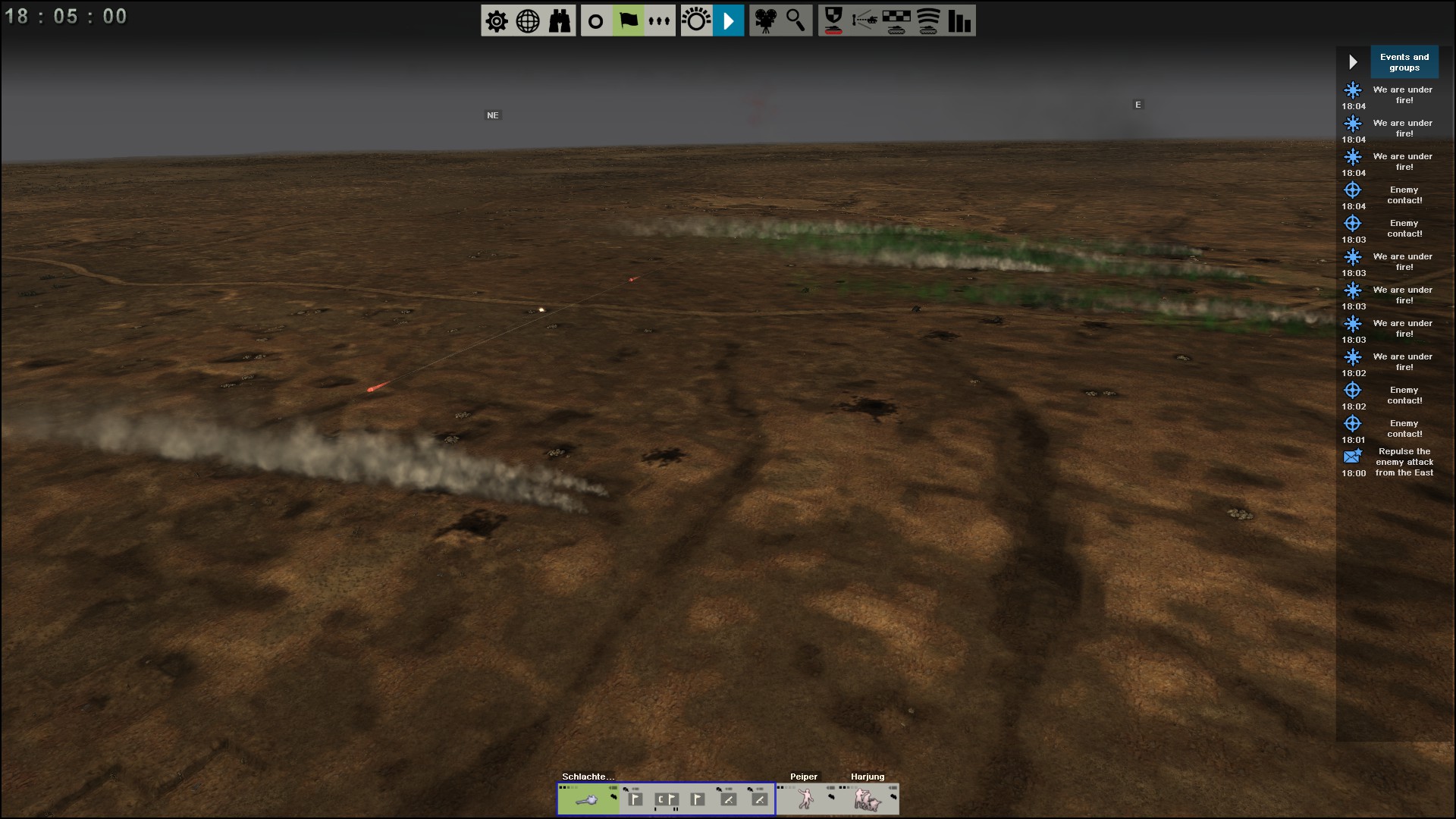This screenshot has width=1456, height=819.
Task: Show the tank line-of-fire overlay
Action: click(864, 21)
